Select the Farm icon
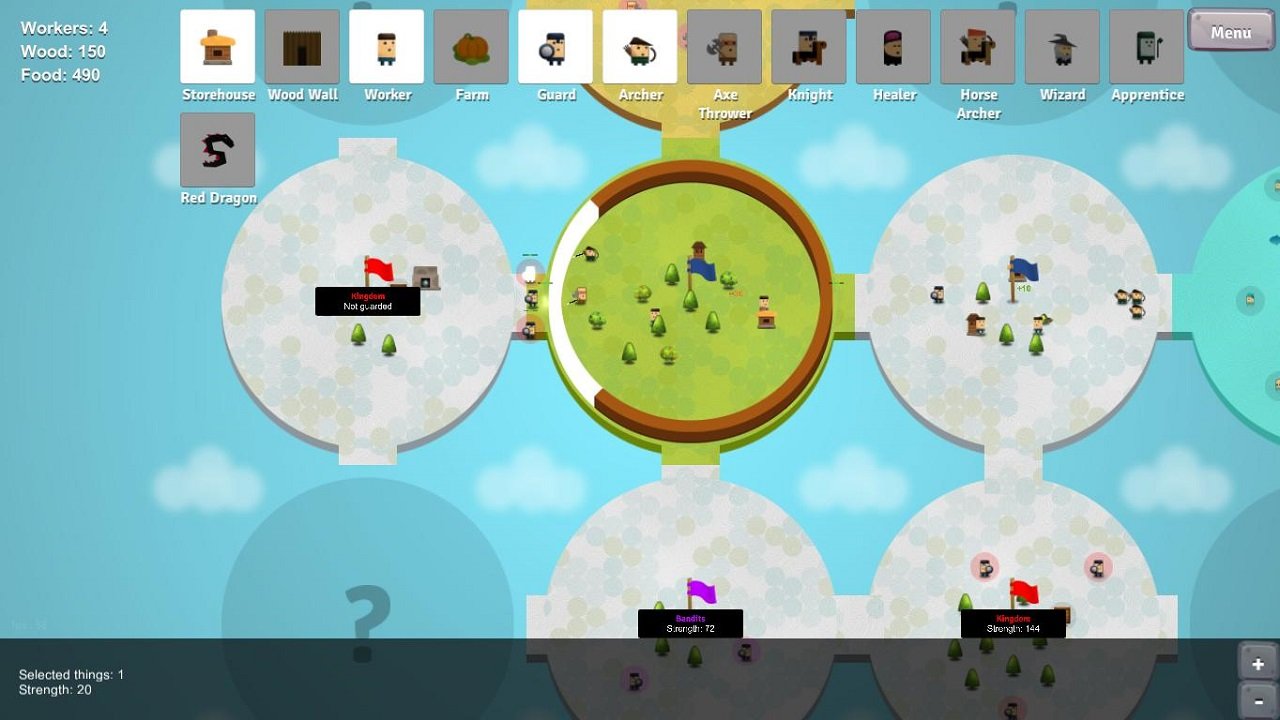Viewport: 1280px width, 720px height. (x=471, y=47)
